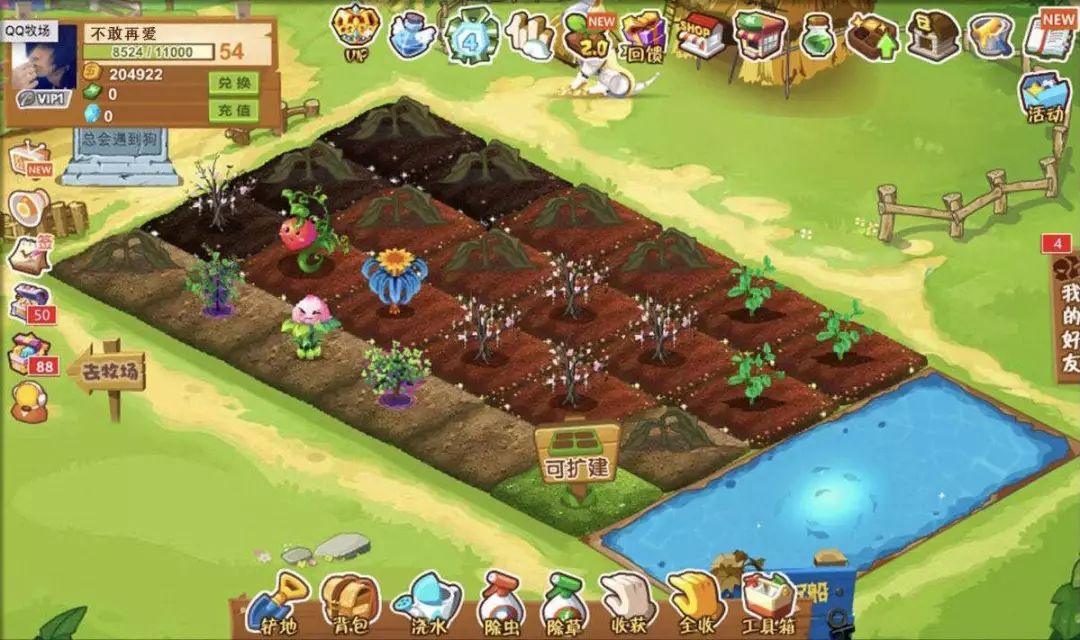Activate the 收获 harvest glove
Viewport: 1080px width, 640px height.
(628, 603)
